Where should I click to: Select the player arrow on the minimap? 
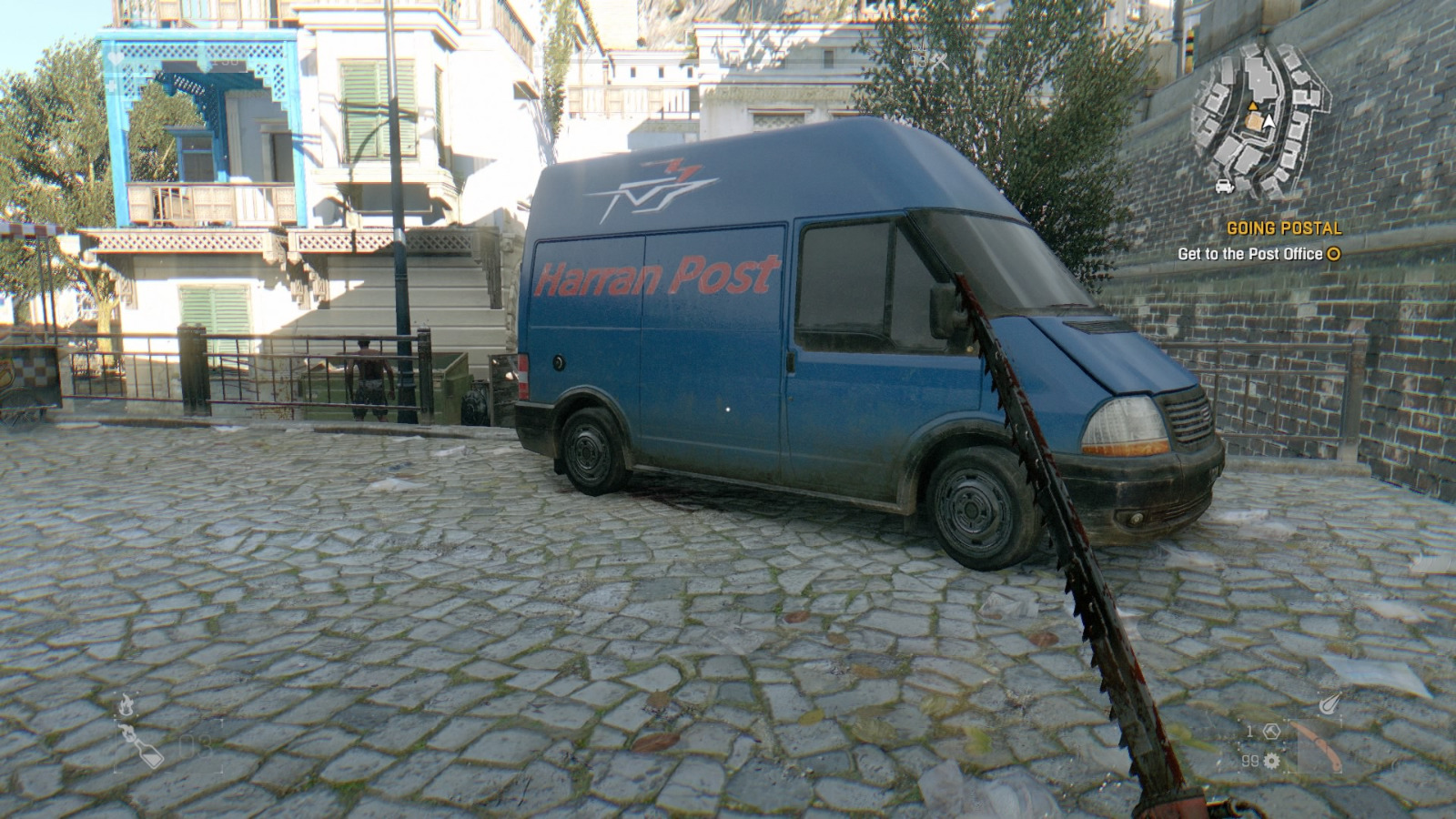[x=1269, y=120]
